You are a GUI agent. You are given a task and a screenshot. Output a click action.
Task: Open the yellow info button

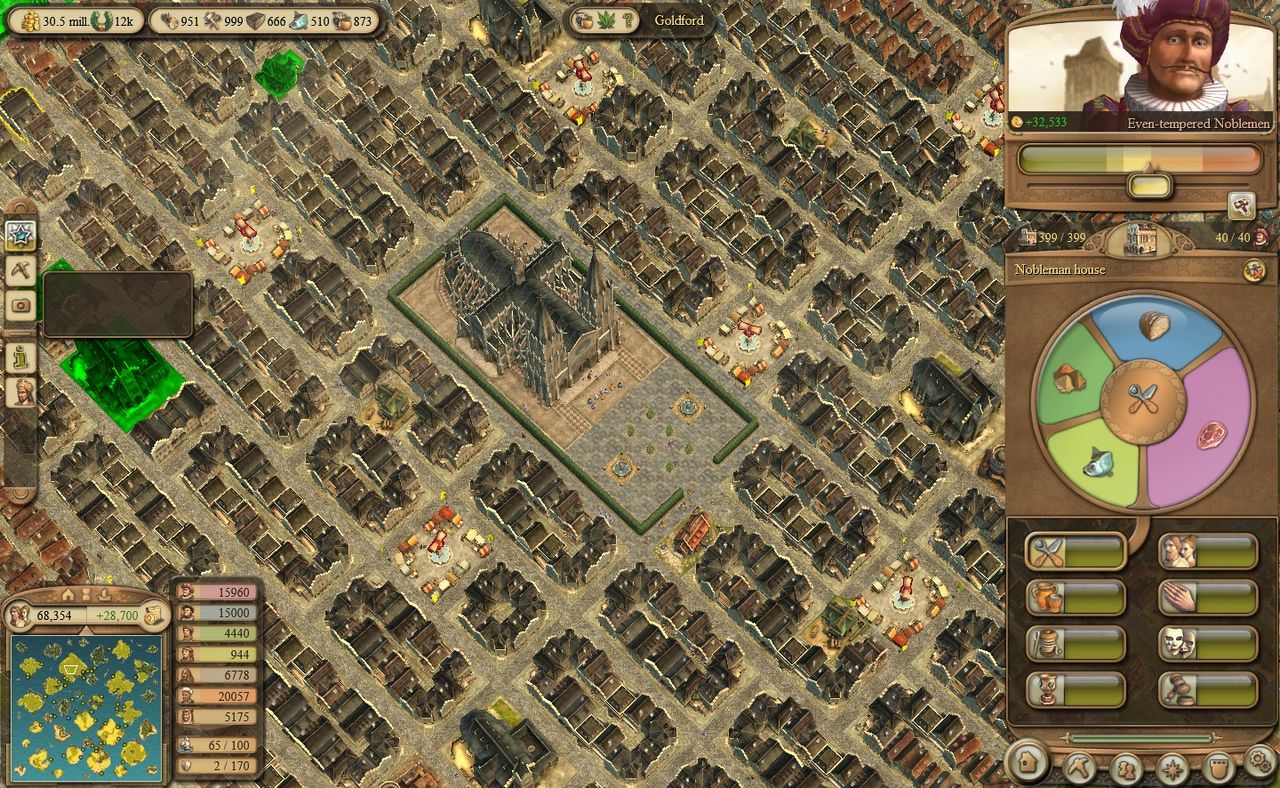(x=20, y=357)
